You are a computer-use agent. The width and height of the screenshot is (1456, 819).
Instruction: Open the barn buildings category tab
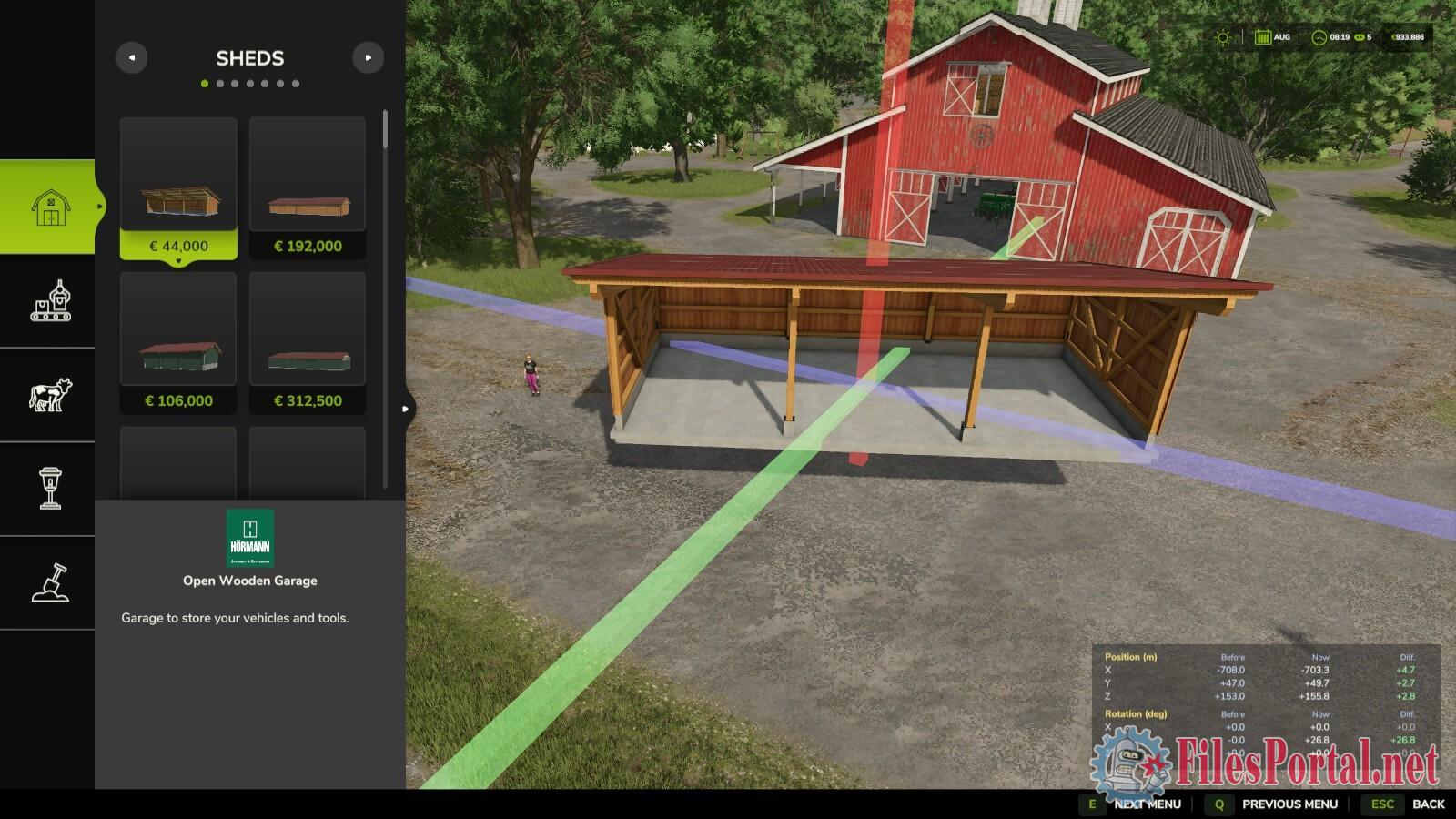pyautogui.click(x=50, y=207)
